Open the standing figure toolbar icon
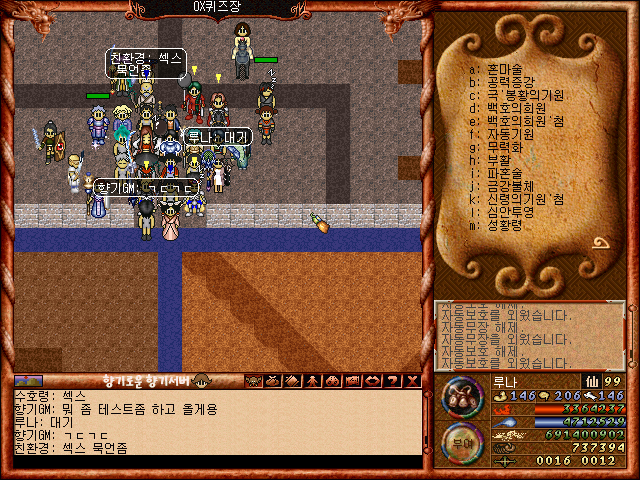The height and width of the screenshot is (480, 640). [x=312, y=380]
